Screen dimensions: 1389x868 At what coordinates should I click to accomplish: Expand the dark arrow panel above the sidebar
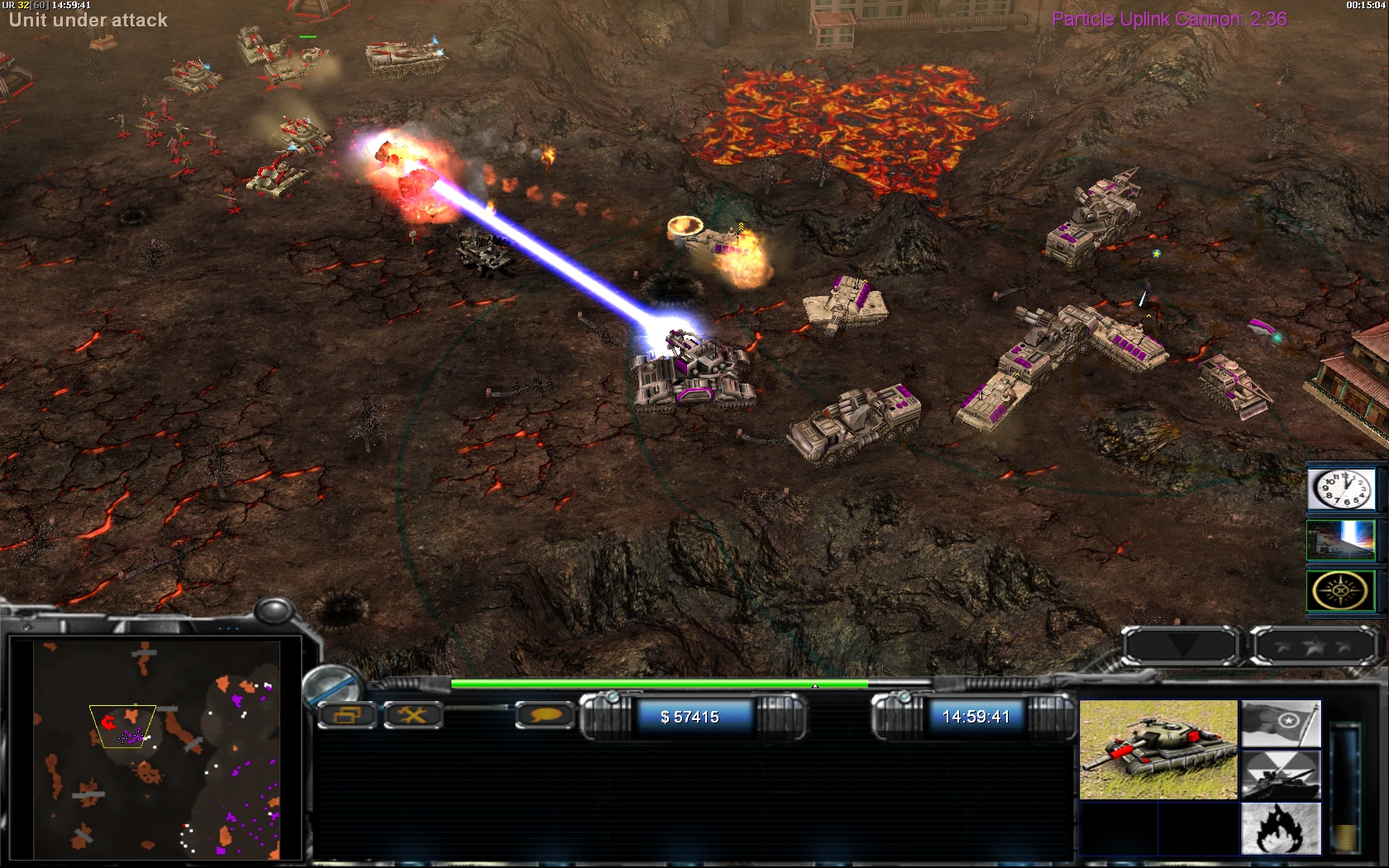1182,646
